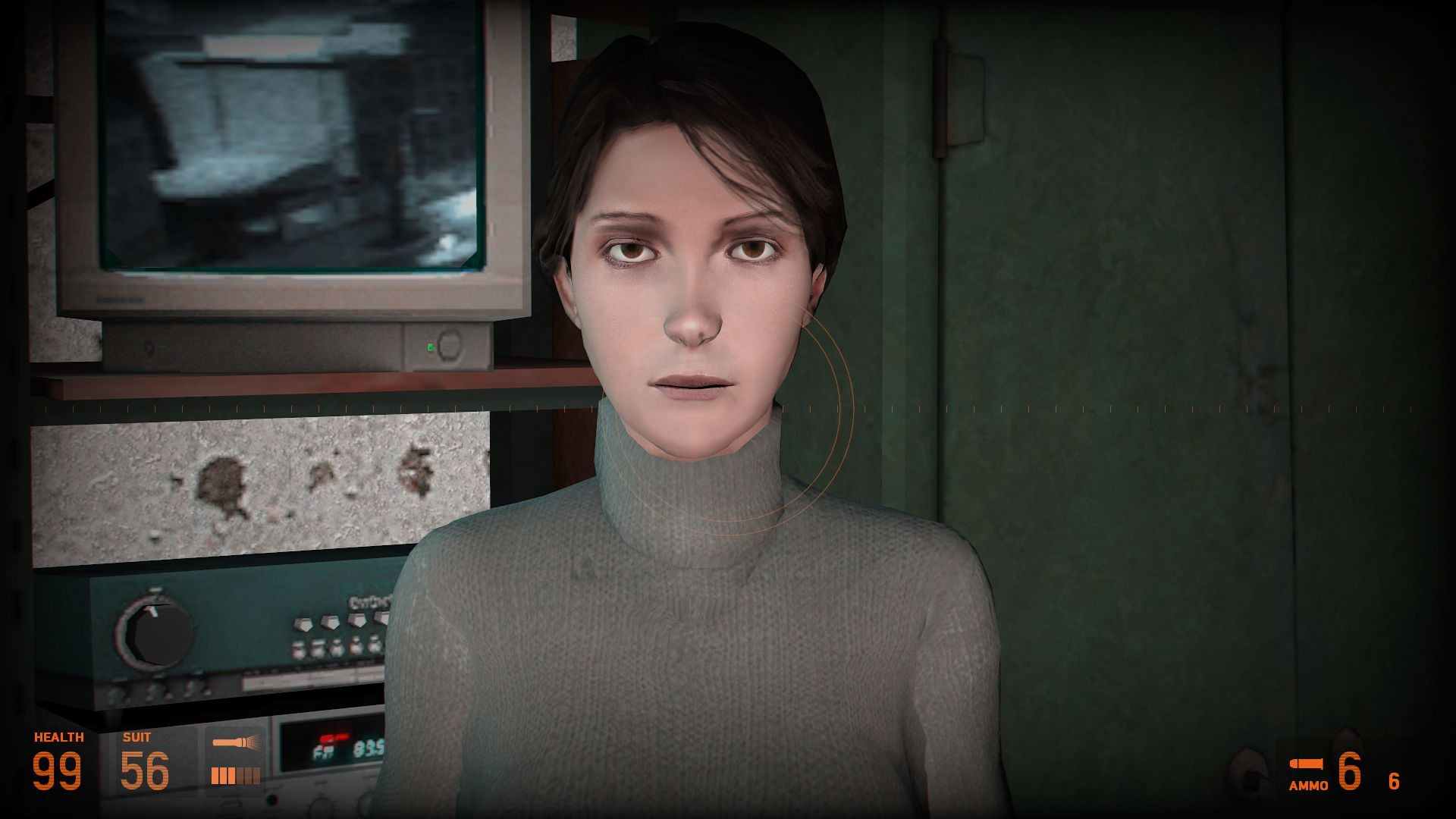Toggle the round black button below the stereo knobs
Image resolution: width=1456 pixels, height=819 pixels.
pos(272,799)
